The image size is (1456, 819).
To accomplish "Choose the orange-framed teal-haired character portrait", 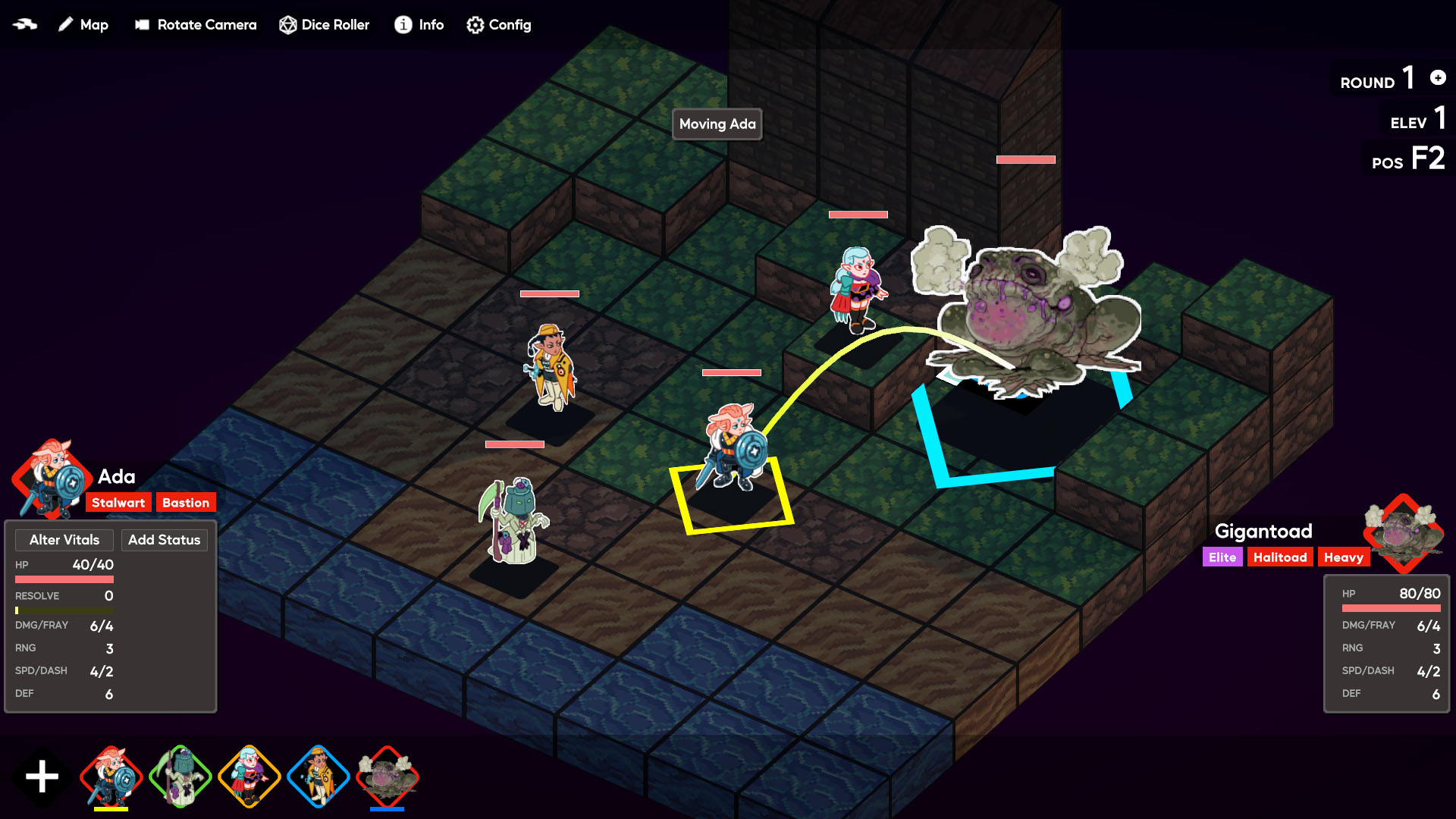I will 249,777.
